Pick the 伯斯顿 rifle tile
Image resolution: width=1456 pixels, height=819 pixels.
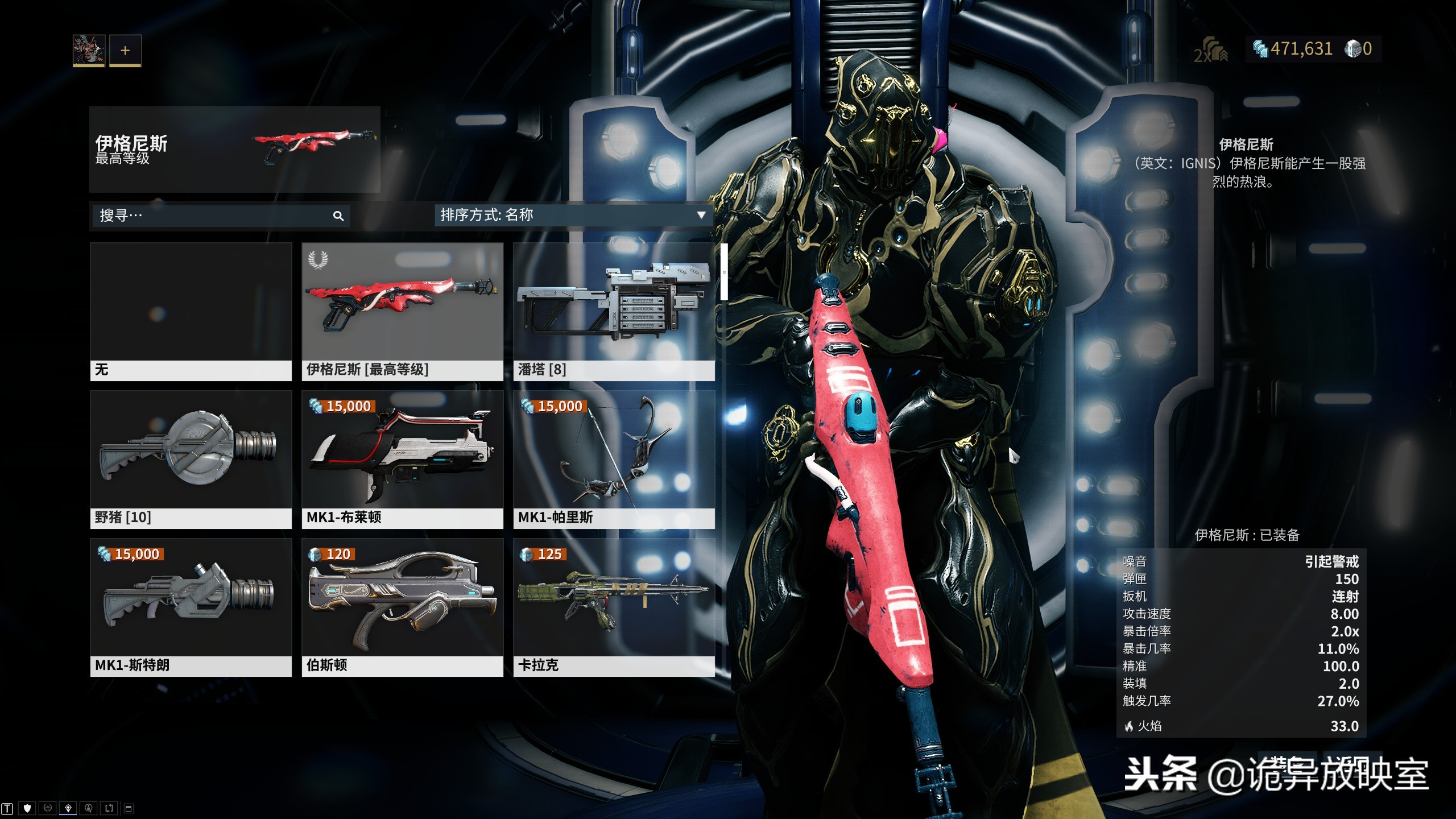(x=402, y=607)
